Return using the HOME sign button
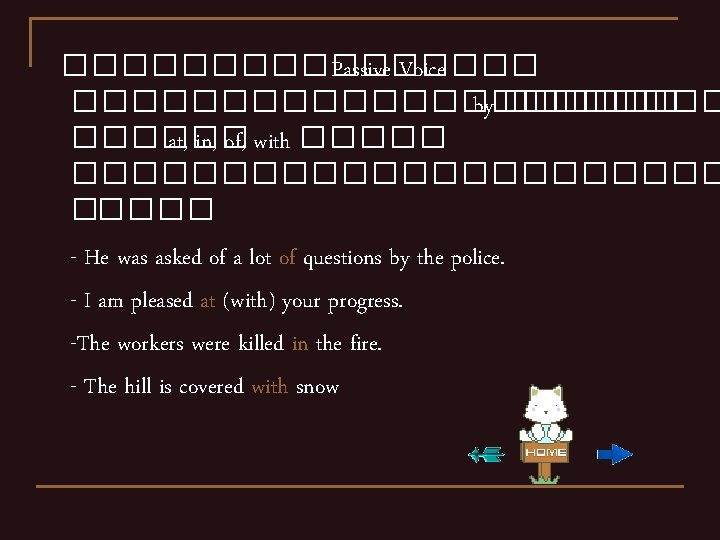 (x=545, y=452)
